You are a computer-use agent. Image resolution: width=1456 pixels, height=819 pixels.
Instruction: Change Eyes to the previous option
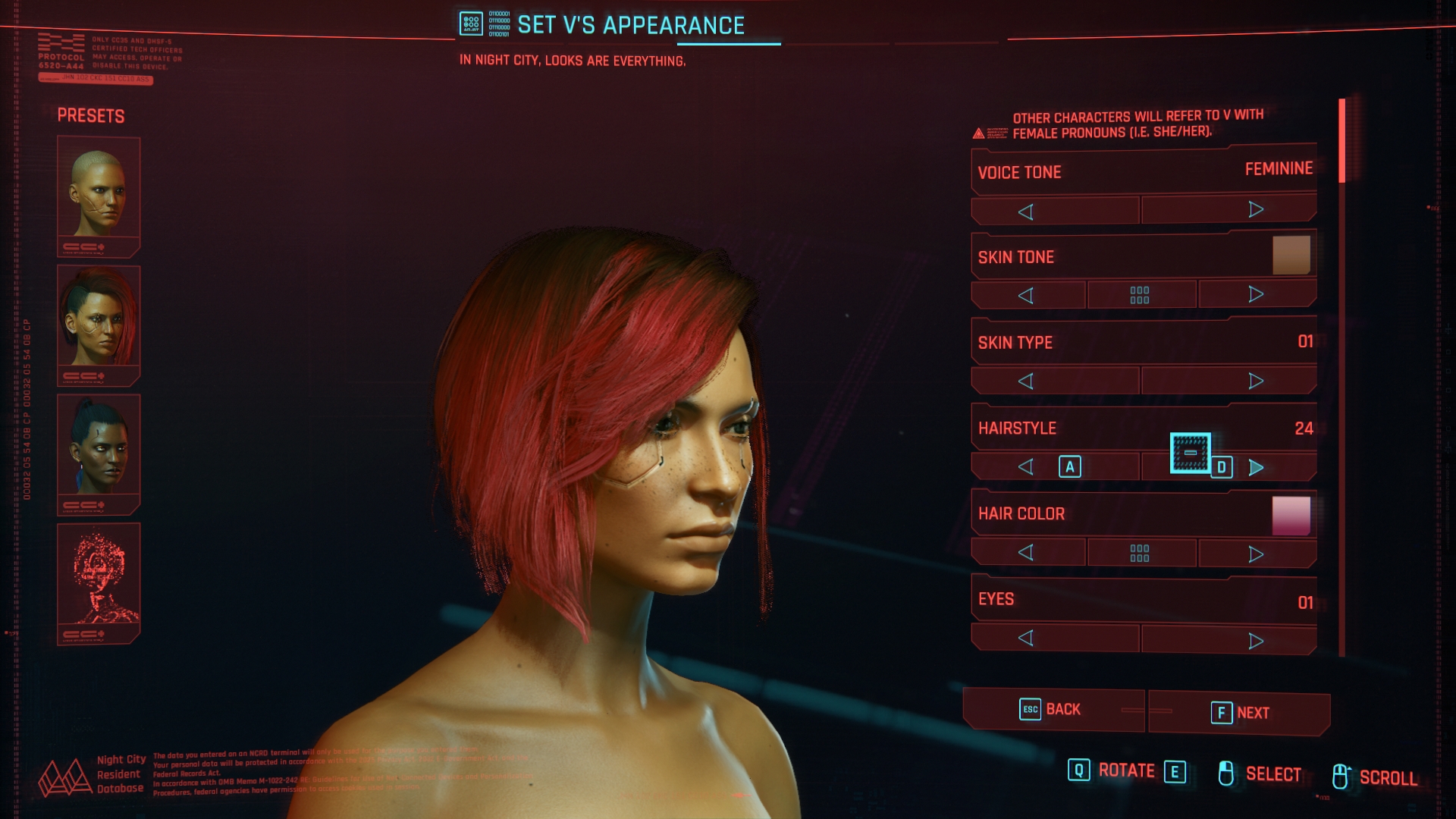click(1026, 639)
